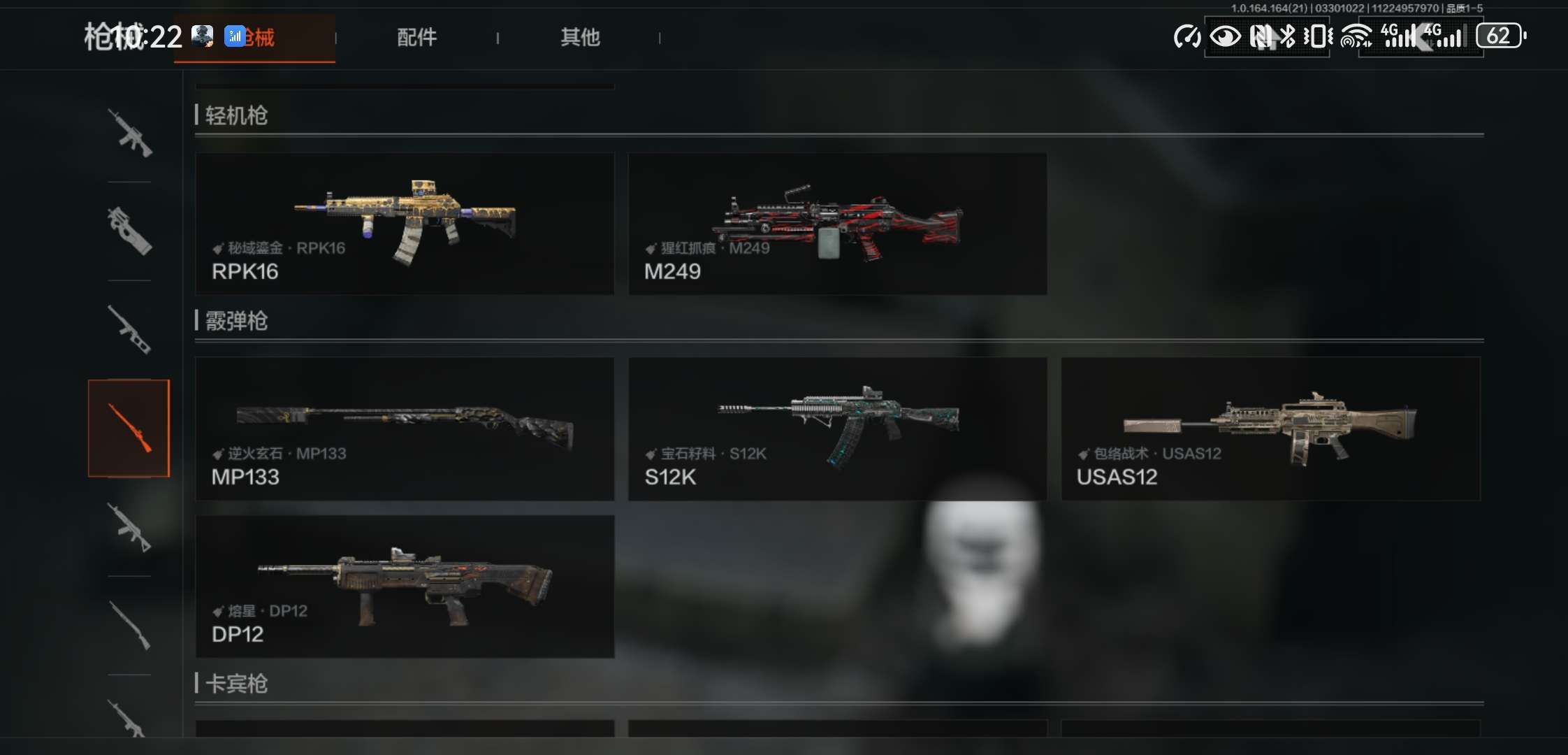The image size is (1568, 755).
Task: Pick the MP133 shotgun card
Action: [x=405, y=429]
